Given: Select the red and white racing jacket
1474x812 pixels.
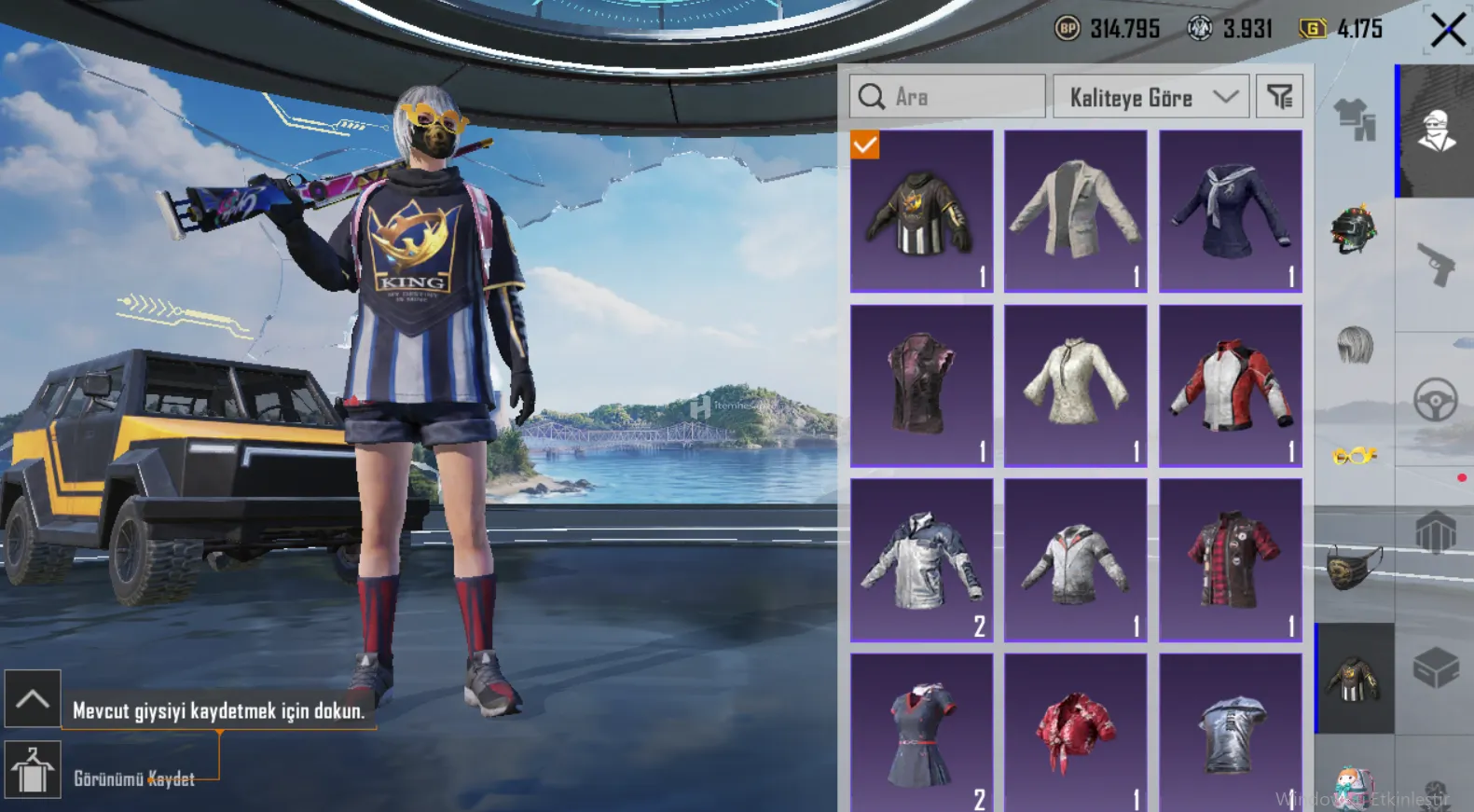Looking at the screenshot, I should click(x=1230, y=385).
